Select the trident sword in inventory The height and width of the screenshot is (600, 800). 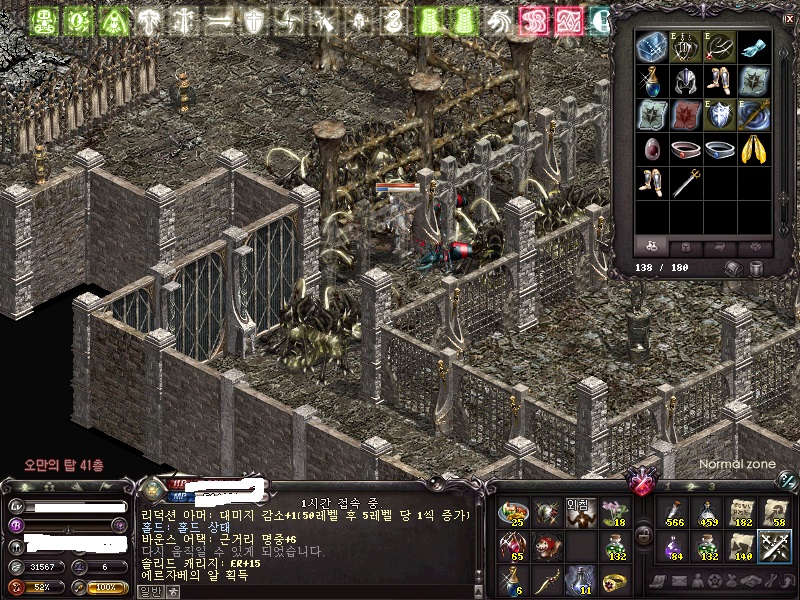[686, 185]
